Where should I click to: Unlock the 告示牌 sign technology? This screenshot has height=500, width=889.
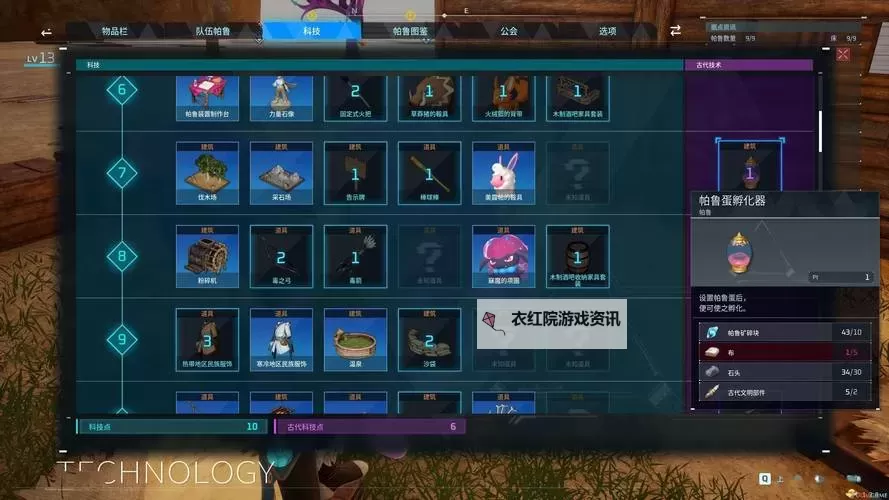[355, 173]
